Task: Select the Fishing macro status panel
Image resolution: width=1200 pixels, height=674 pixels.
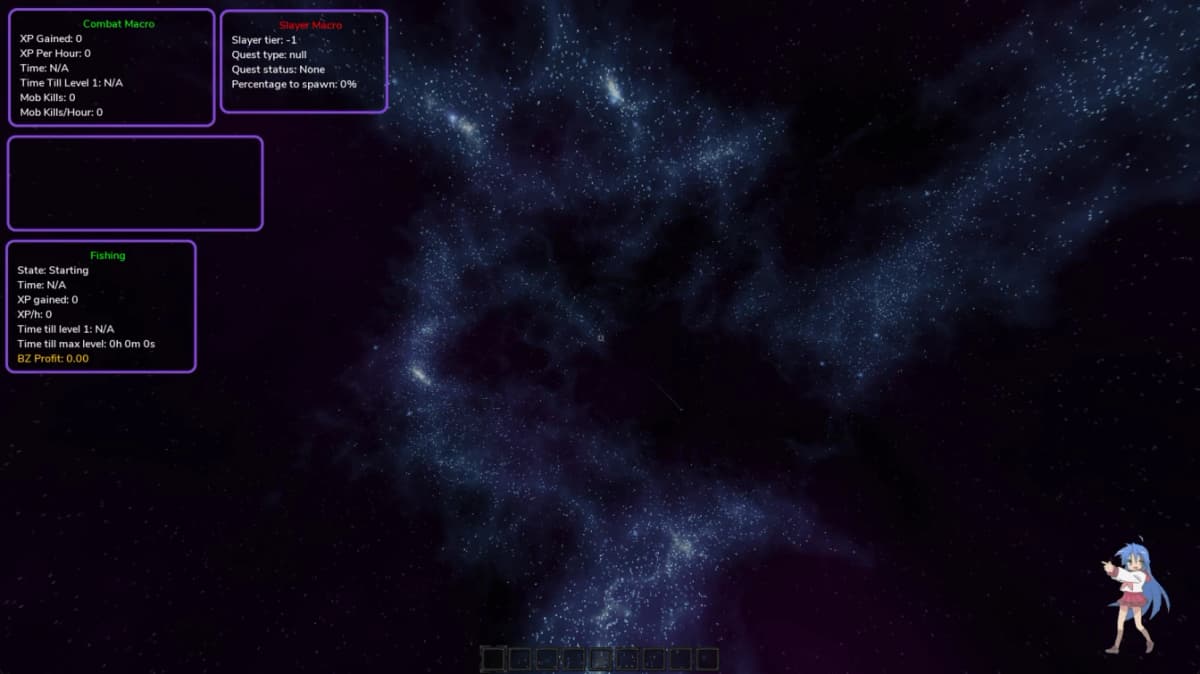Action: [x=101, y=307]
